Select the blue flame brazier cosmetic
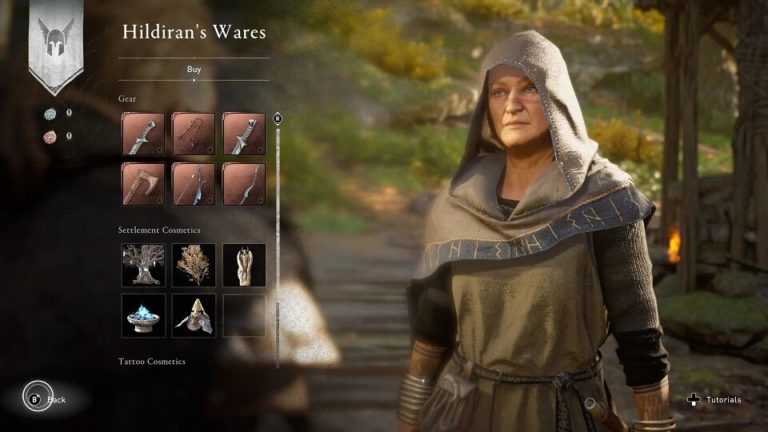This screenshot has height=432, width=768. [143, 315]
